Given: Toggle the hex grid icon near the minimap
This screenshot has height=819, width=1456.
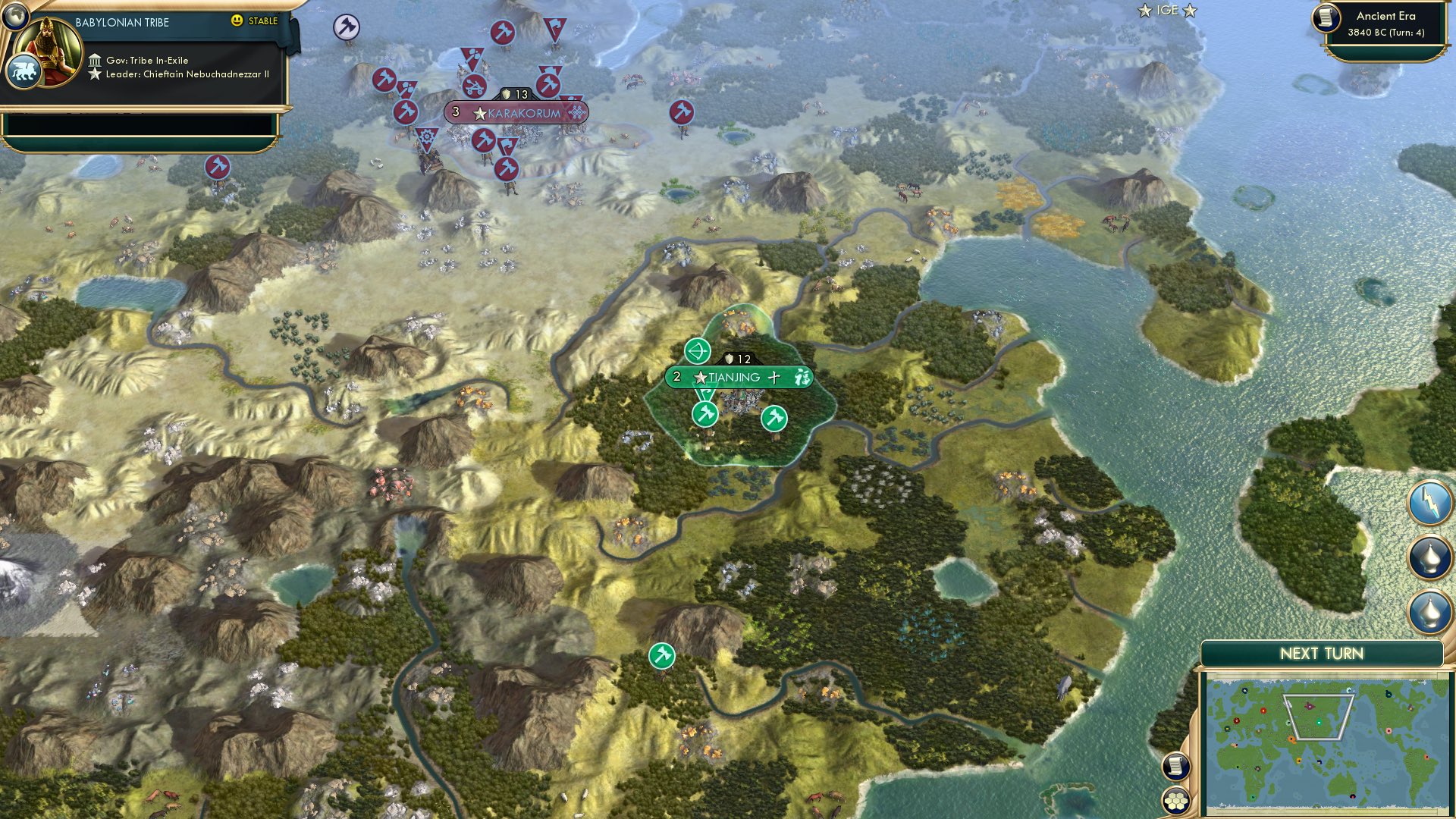Looking at the screenshot, I should [x=1175, y=800].
